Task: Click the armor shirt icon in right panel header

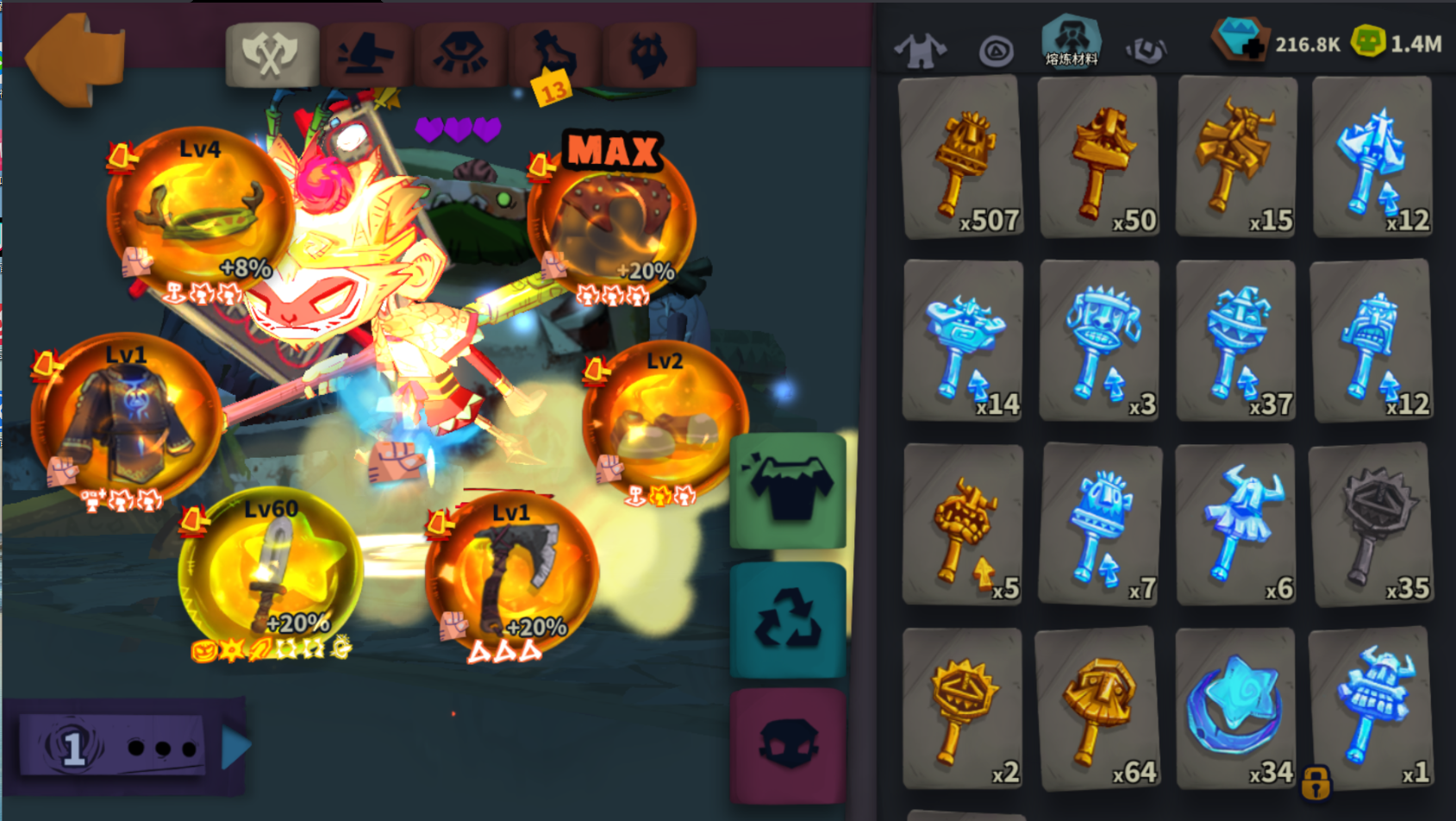Action: 922,47
